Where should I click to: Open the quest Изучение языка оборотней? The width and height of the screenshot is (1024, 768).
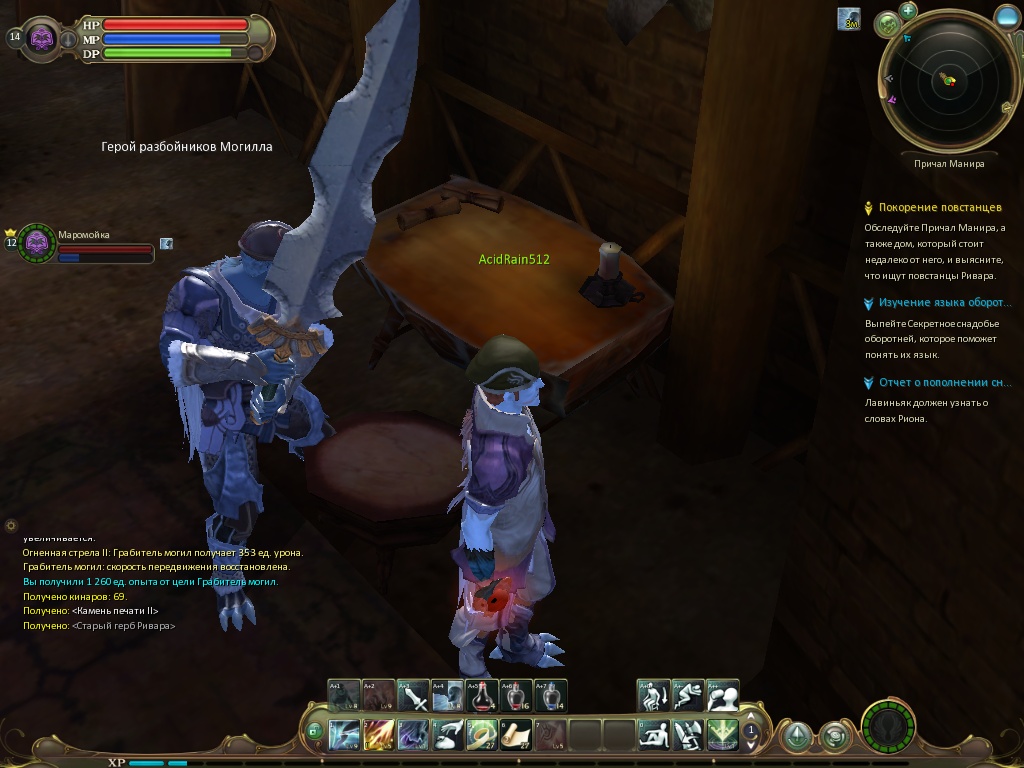tap(938, 303)
